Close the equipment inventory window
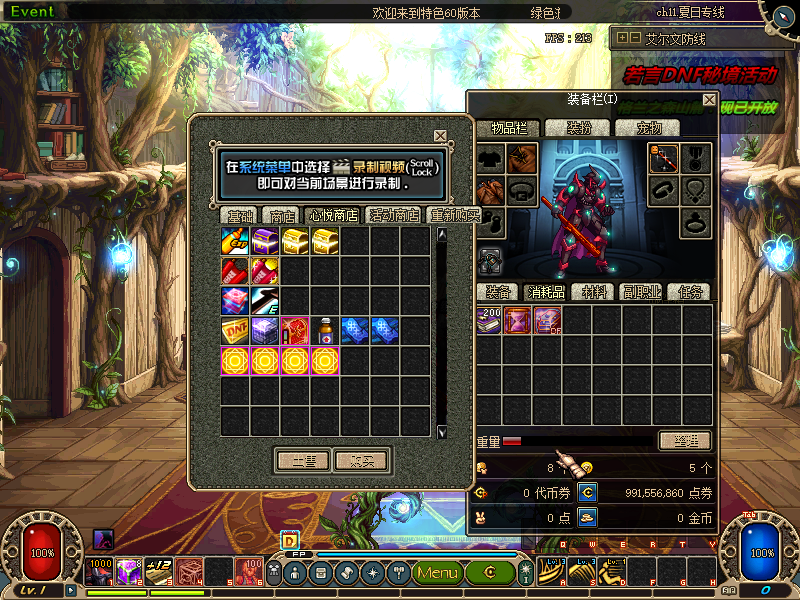800x600 pixels. pyautogui.click(x=709, y=100)
